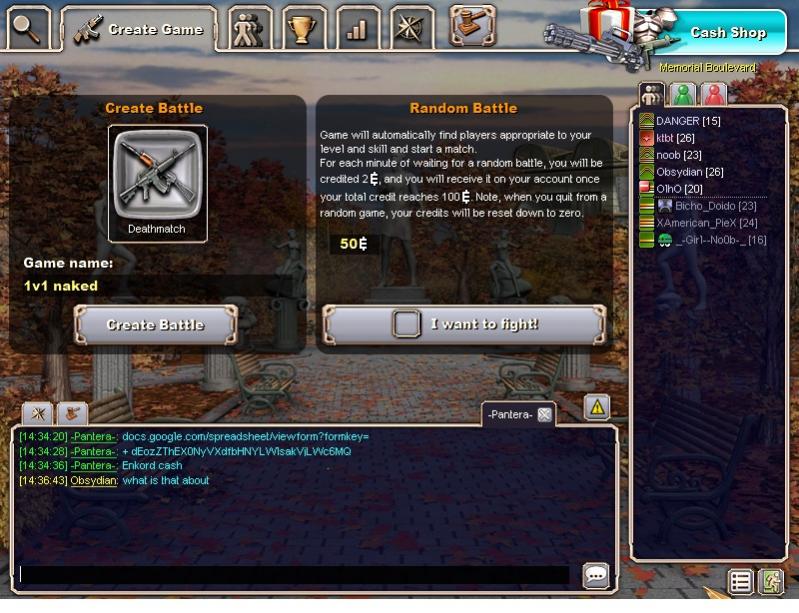Switch to the green player list tab
The image size is (799, 613).
(683, 95)
